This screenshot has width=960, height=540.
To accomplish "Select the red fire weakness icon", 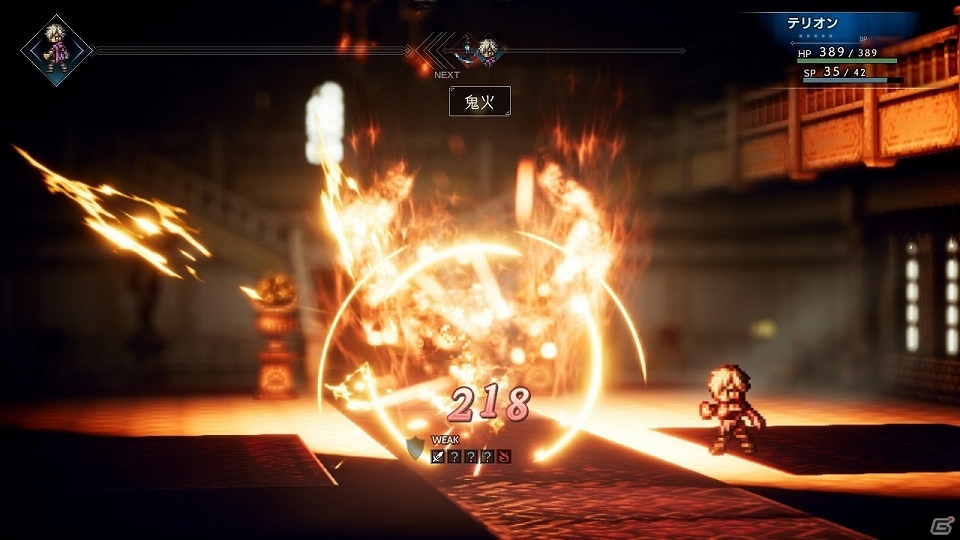I will tap(503, 457).
